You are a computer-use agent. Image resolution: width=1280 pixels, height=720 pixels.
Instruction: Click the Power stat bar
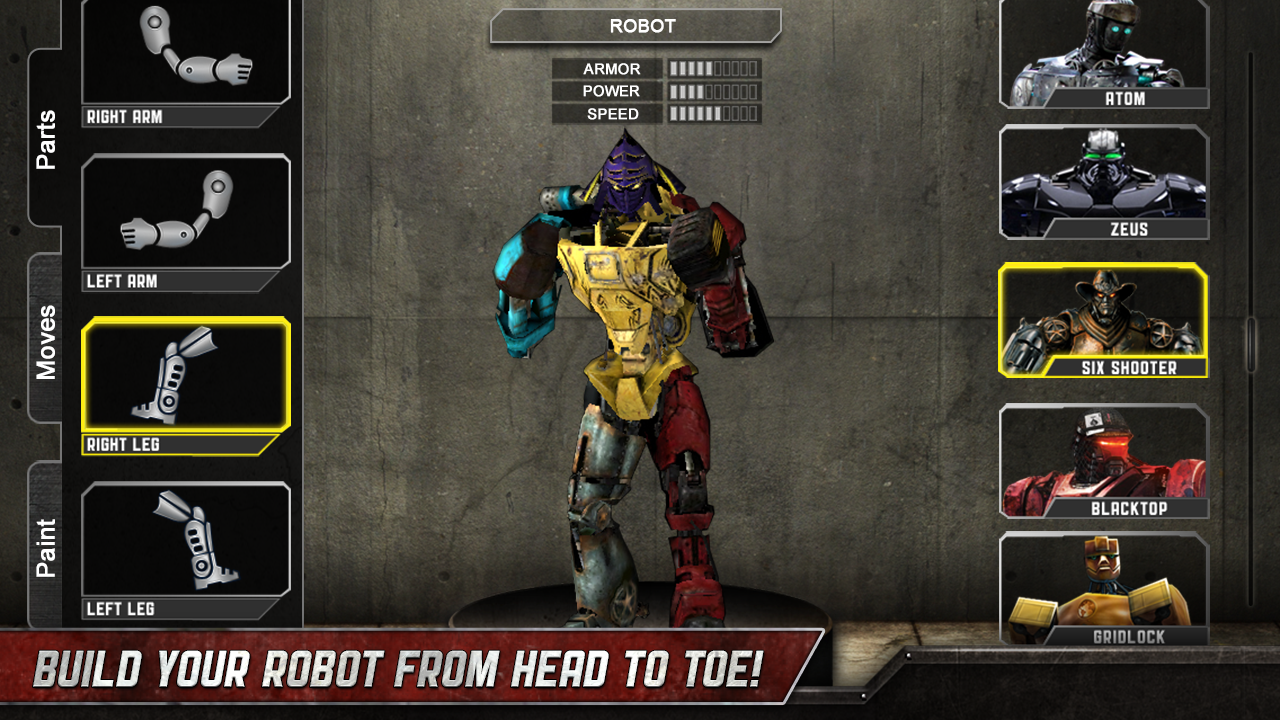click(713, 91)
